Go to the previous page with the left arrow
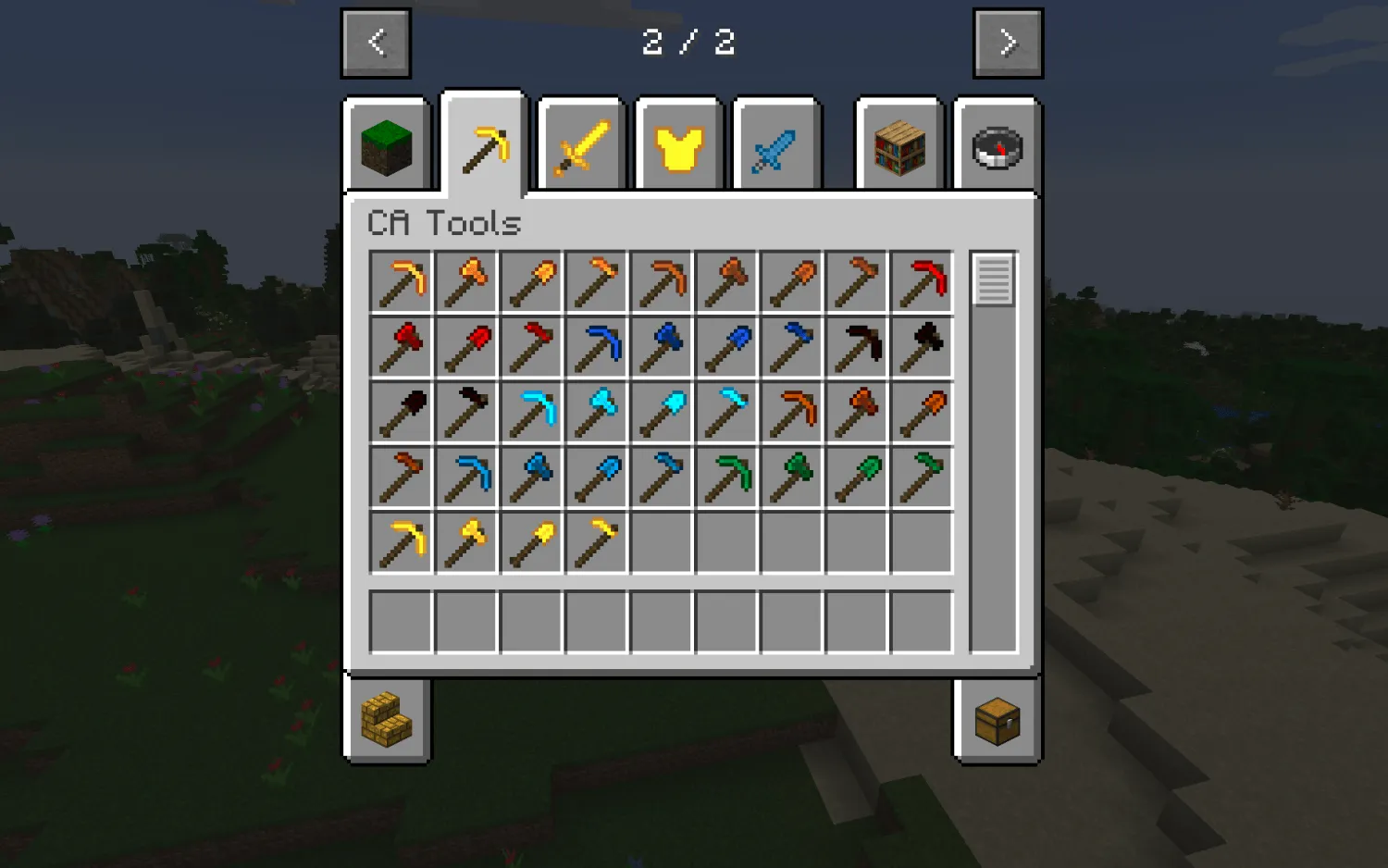Image resolution: width=1388 pixels, height=868 pixels. (376, 42)
